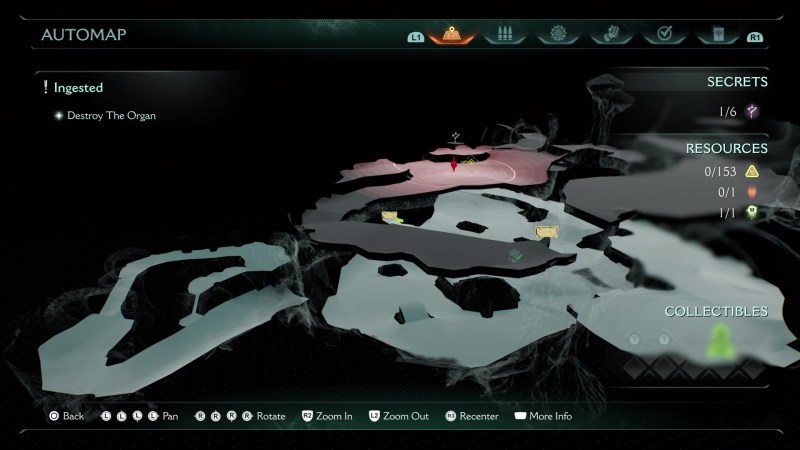Open the checkmark circle tab
The height and width of the screenshot is (450, 800).
[663, 35]
